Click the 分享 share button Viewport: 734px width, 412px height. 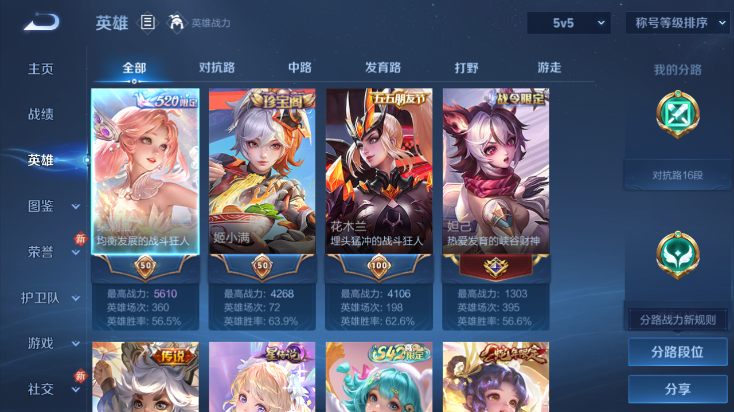pyautogui.click(x=677, y=389)
